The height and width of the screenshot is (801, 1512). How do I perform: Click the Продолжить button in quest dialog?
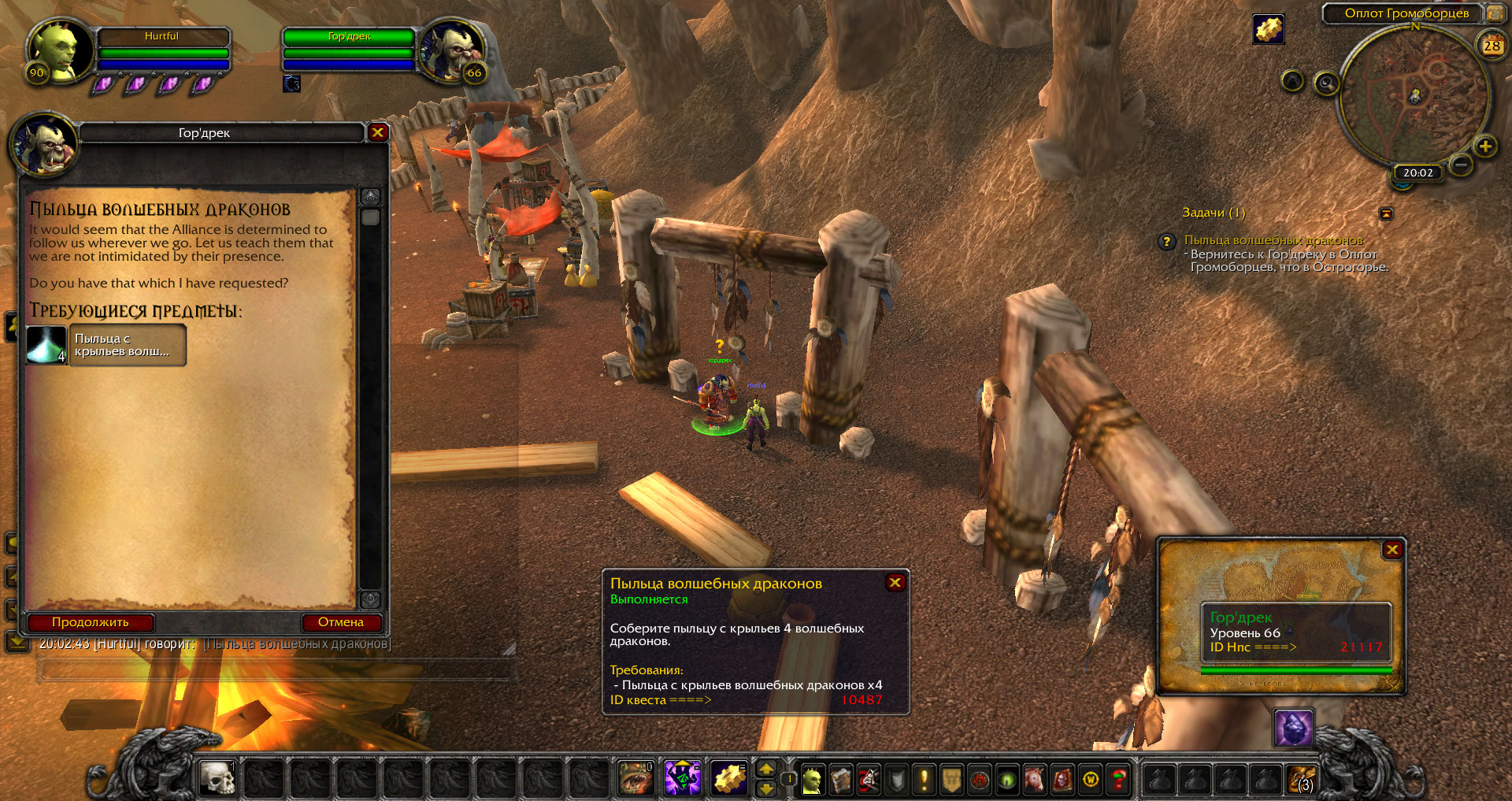click(x=90, y=622)
